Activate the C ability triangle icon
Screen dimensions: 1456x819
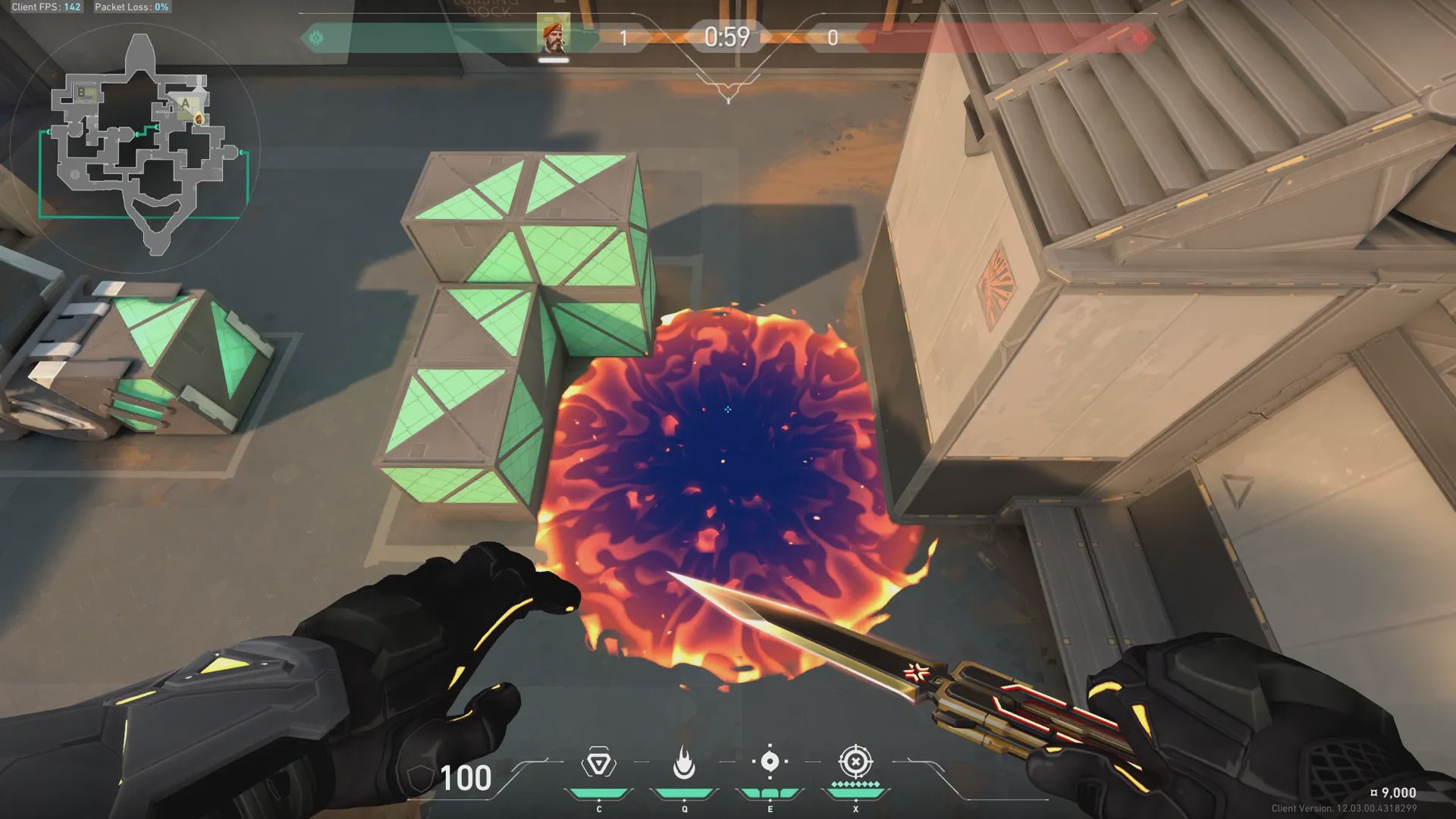pyautogui.click(x=598, y=763)
